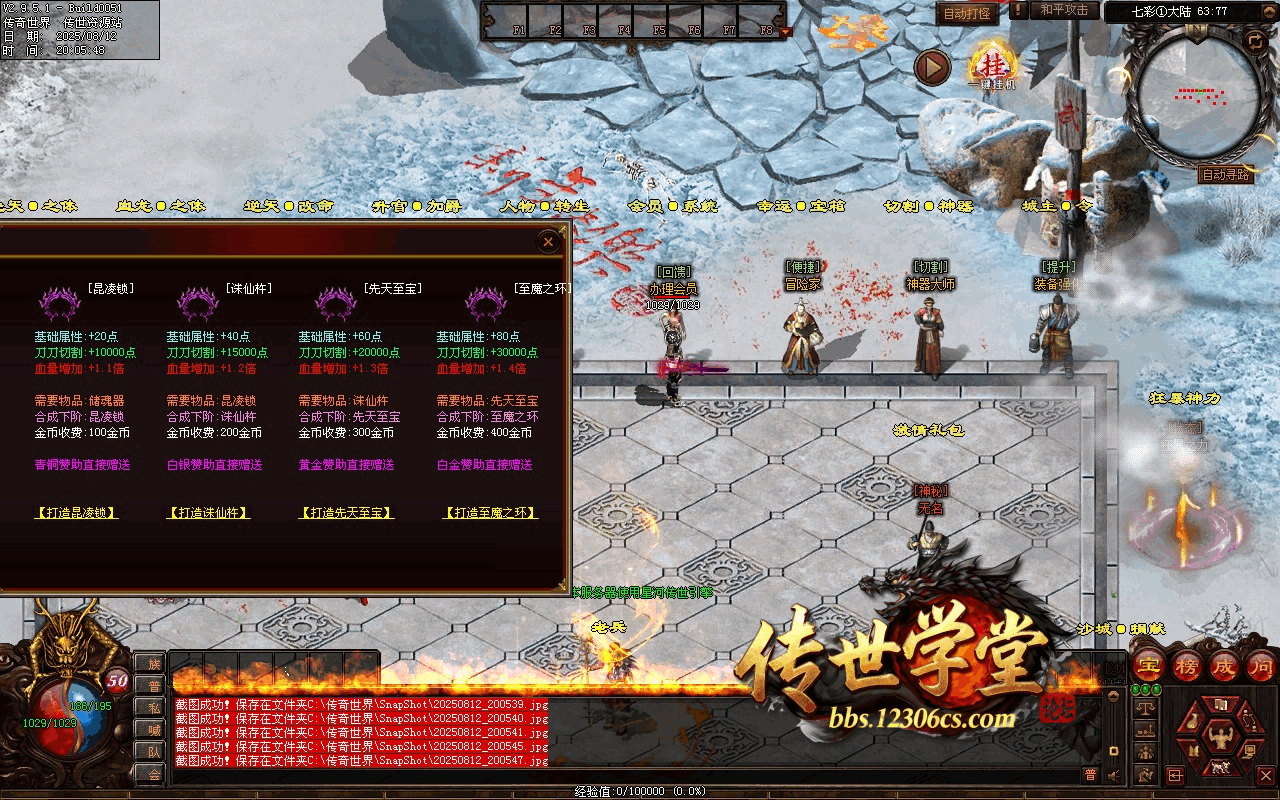The image size is (1280, 800).
Task: Start 自动寻路 auto-pathfinding
Action: [1226, 175]
